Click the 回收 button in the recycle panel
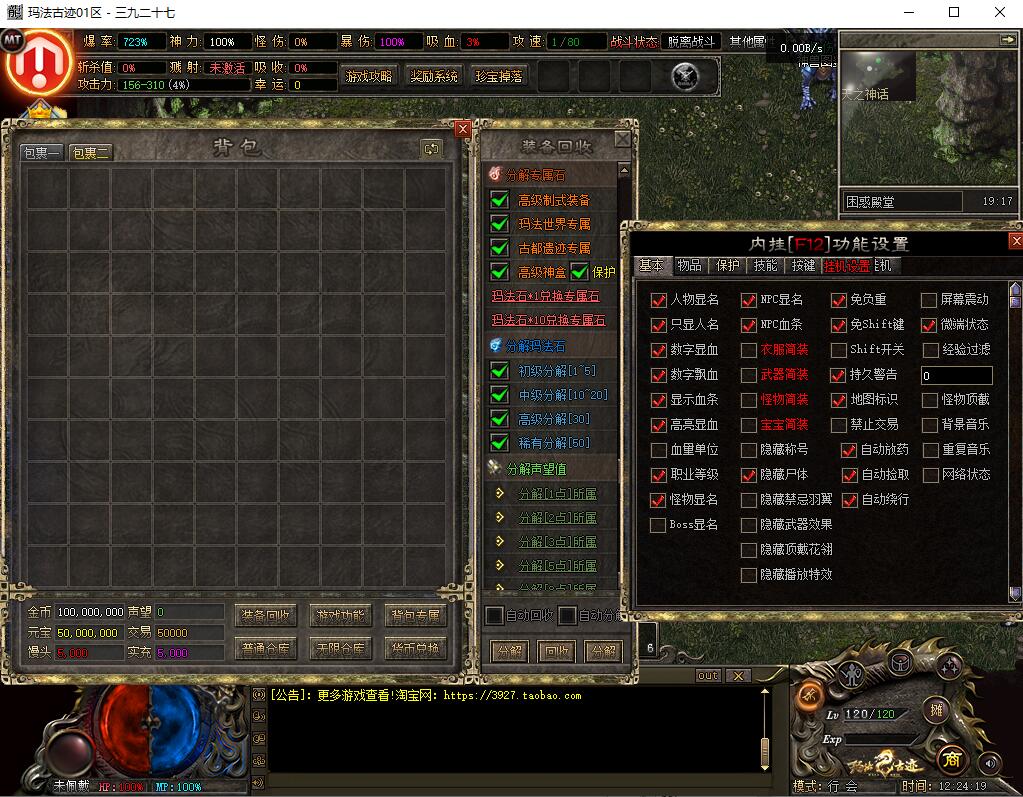This screenshot has width=1023, height=797. point(556,651)
